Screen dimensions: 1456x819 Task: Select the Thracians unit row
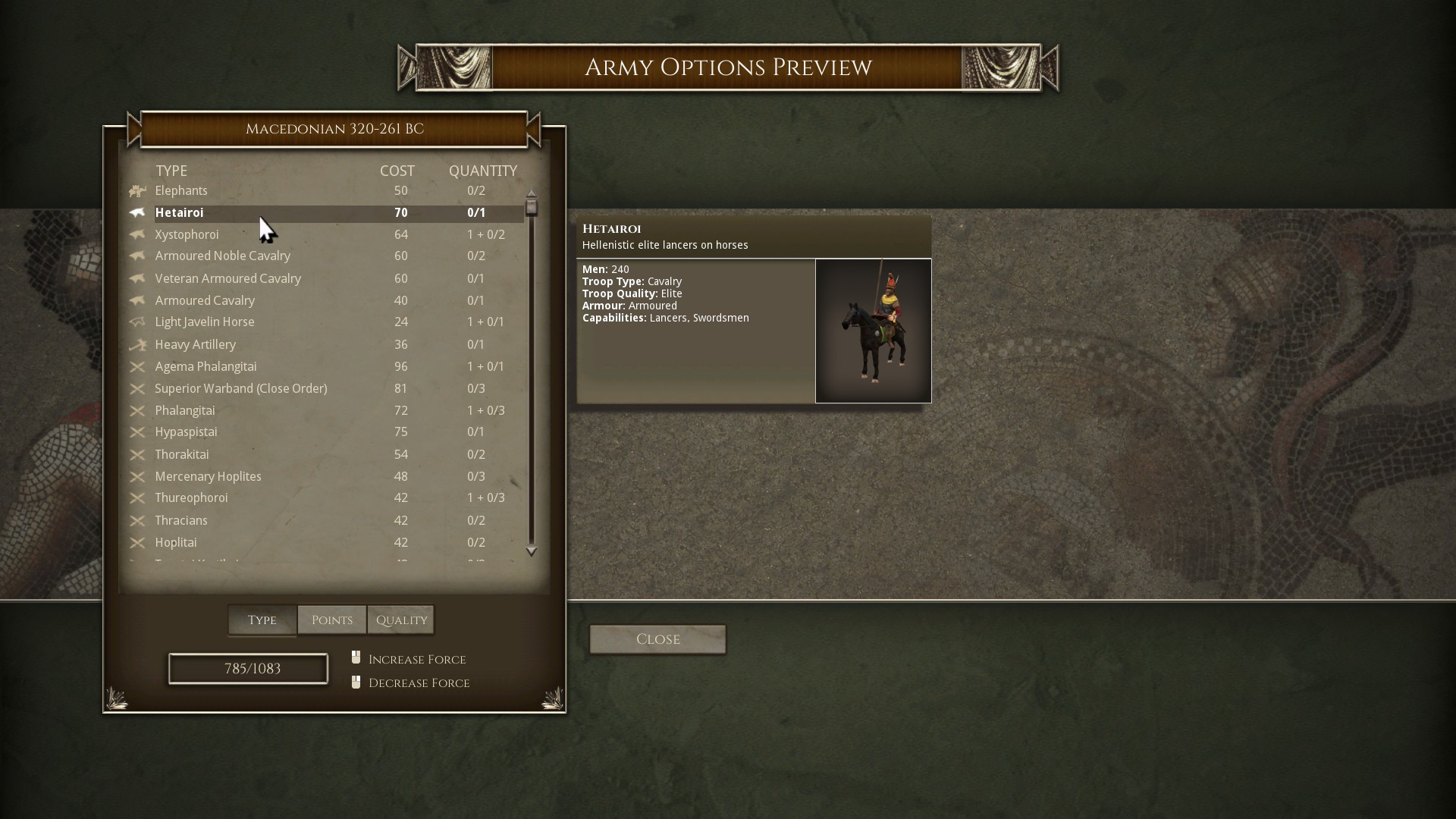pyautogui.click(x=180, y=521)
